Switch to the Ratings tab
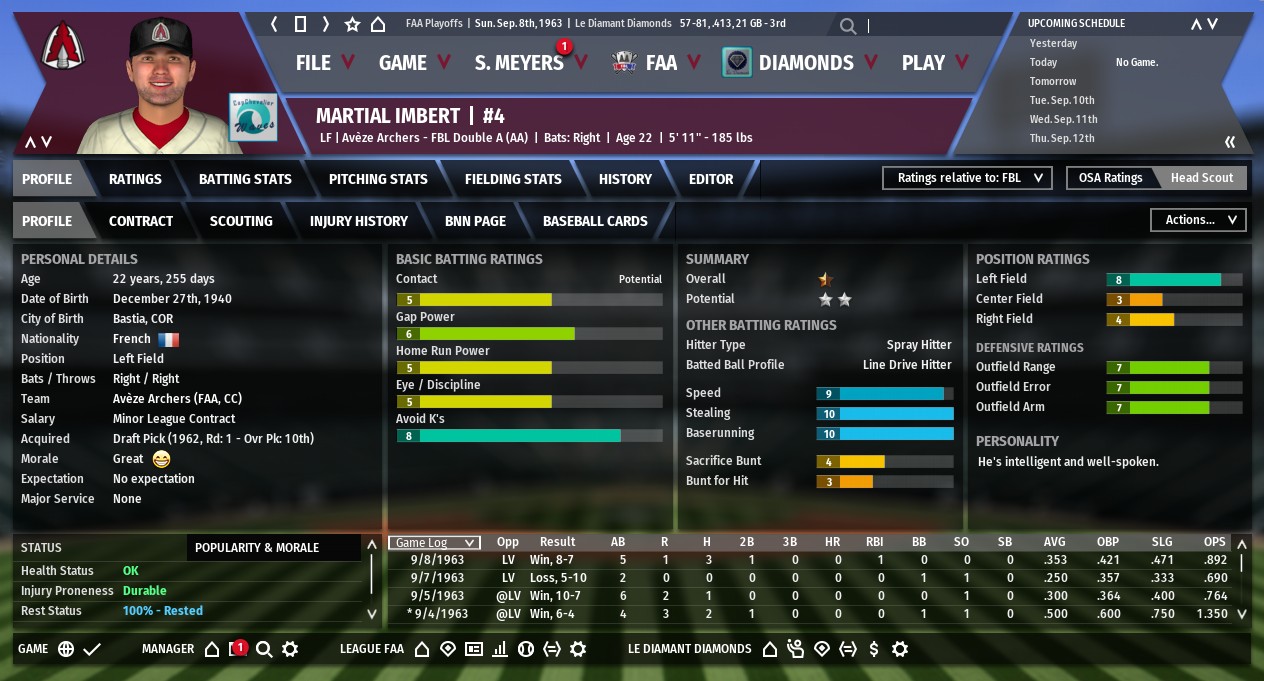The width and height of the screenshot is (1264, 681). (135, 179)
